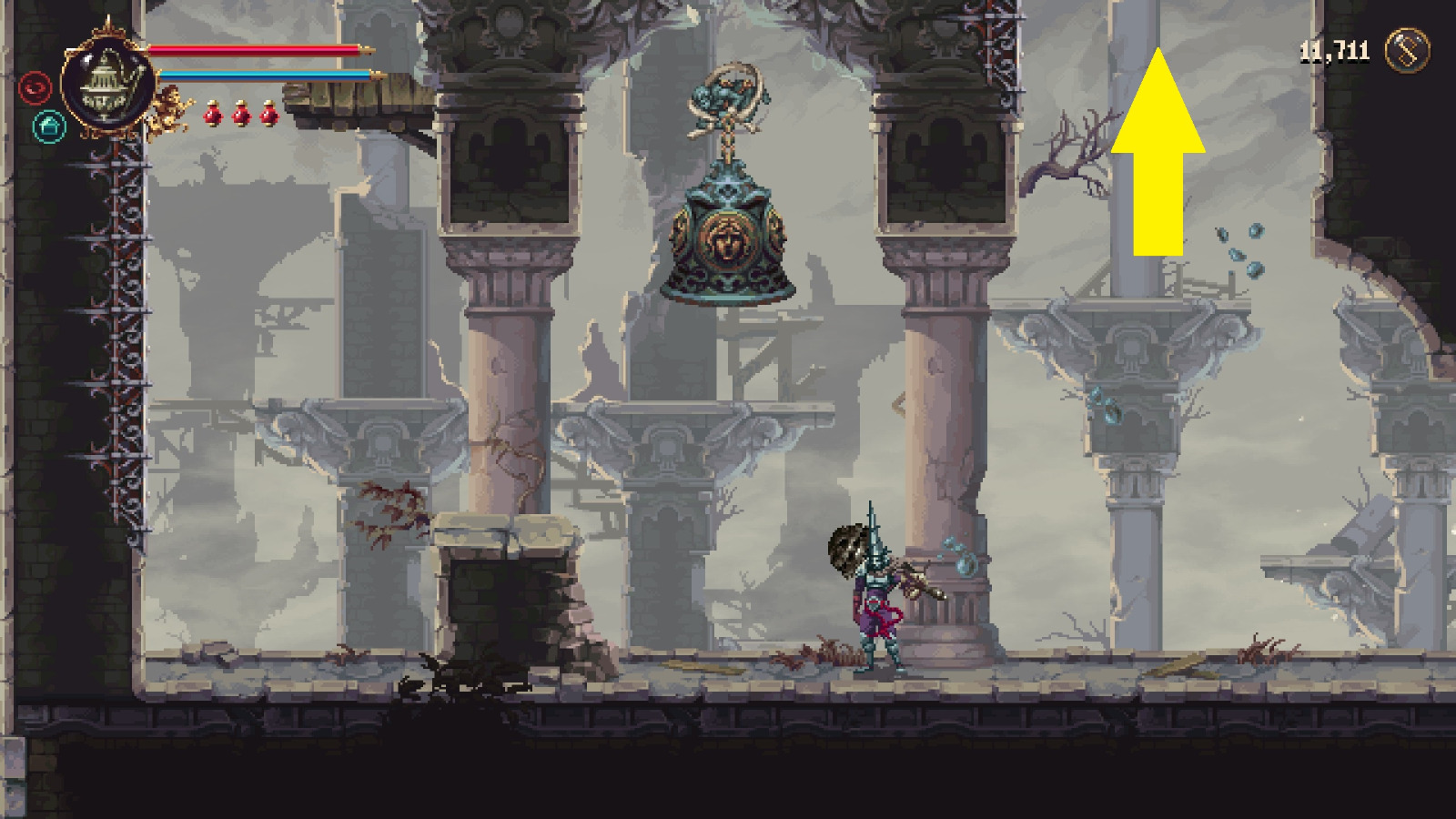Click the golden cherub figure near the health bars
Image resolution: width=1456 pixels, height=819 pixels.
(168, 109)
